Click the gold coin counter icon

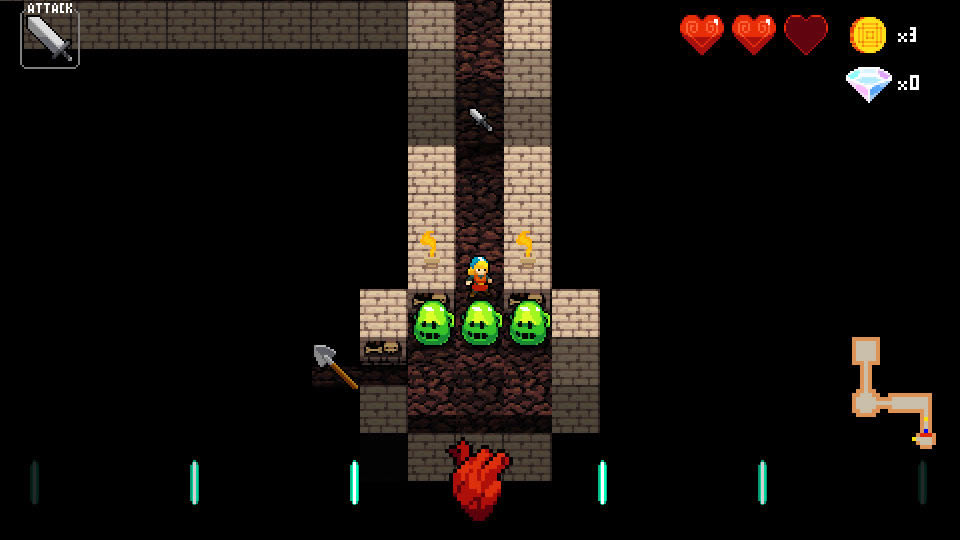(x=867, y=35)
